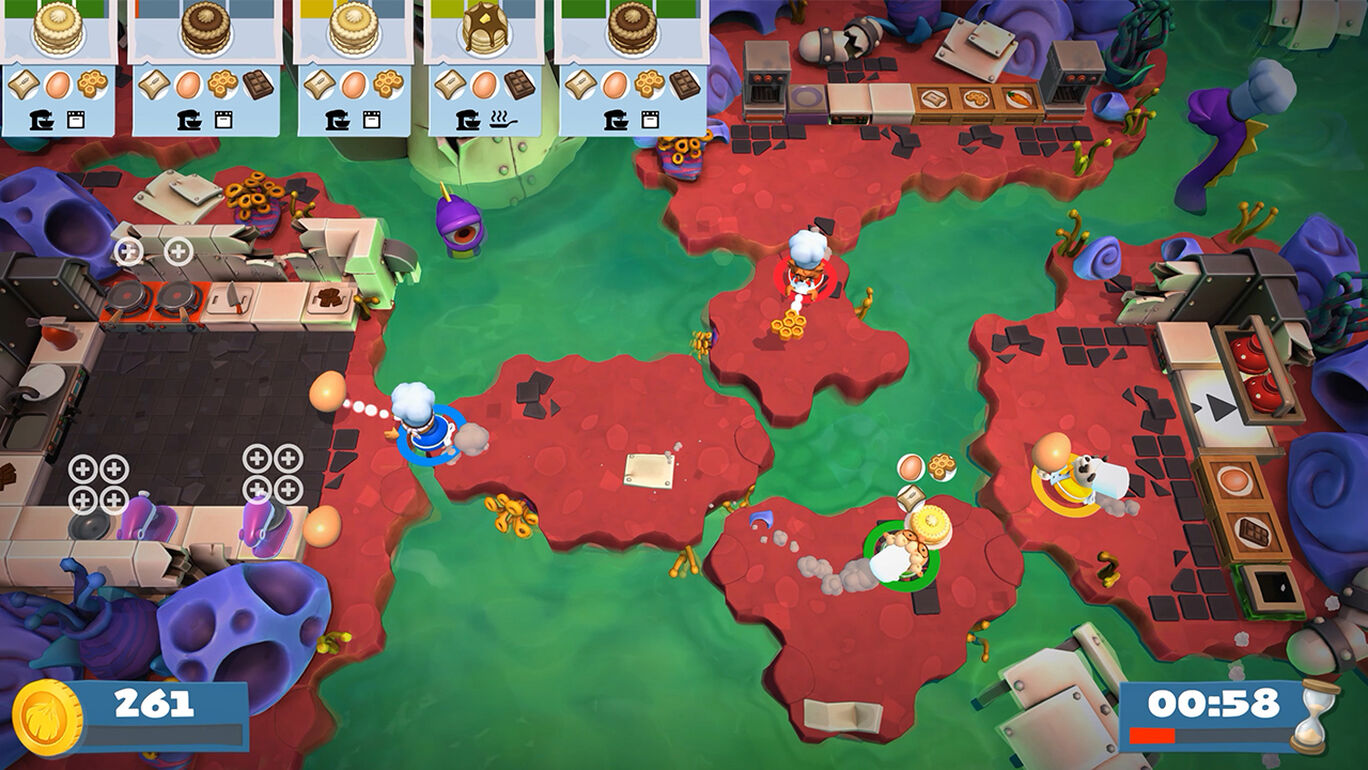The image size is (1368, 770).
Task: Select the honeycomb ingredient on the second order
Action: (x=220, y=82)
